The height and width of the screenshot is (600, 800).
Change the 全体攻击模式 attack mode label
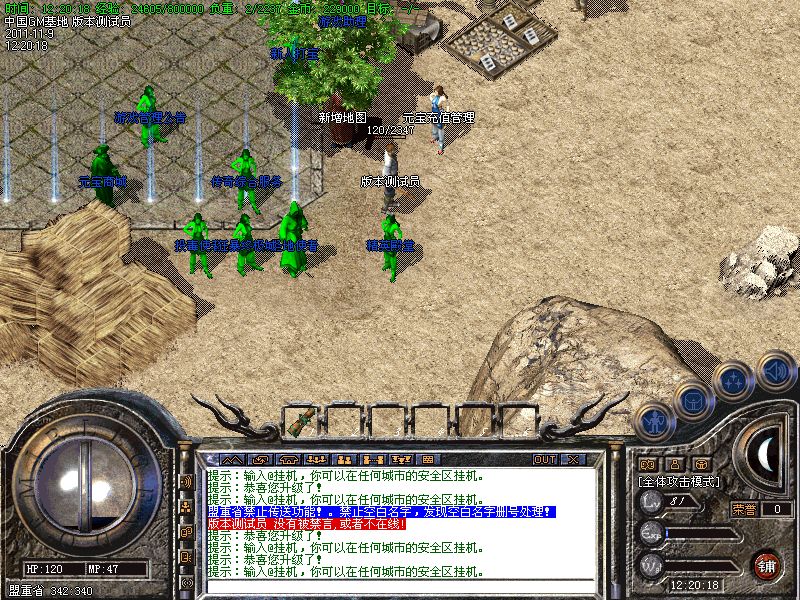pyautogui.click(x=680, y=481)
